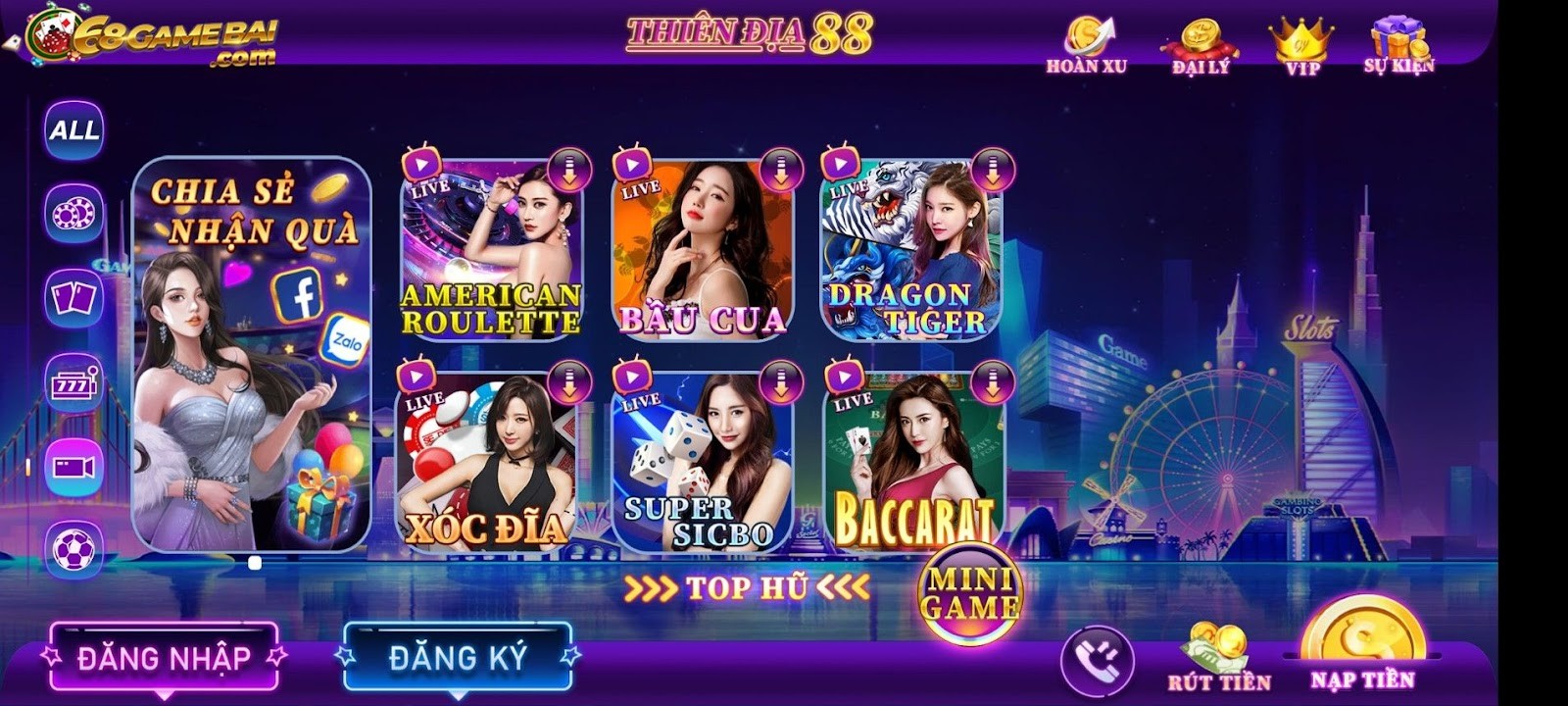Open the Mini Game bubble

pos(968,593)
